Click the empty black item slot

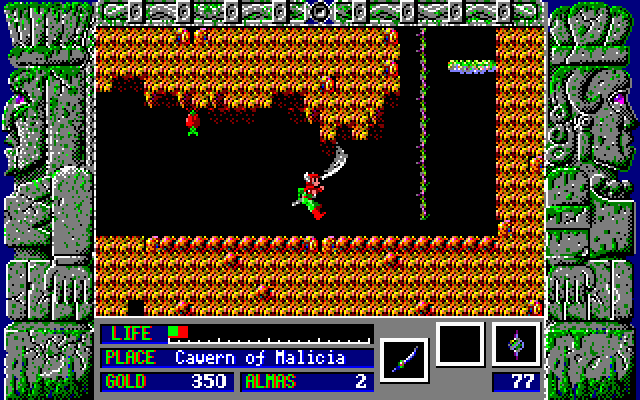click(460, 344)
